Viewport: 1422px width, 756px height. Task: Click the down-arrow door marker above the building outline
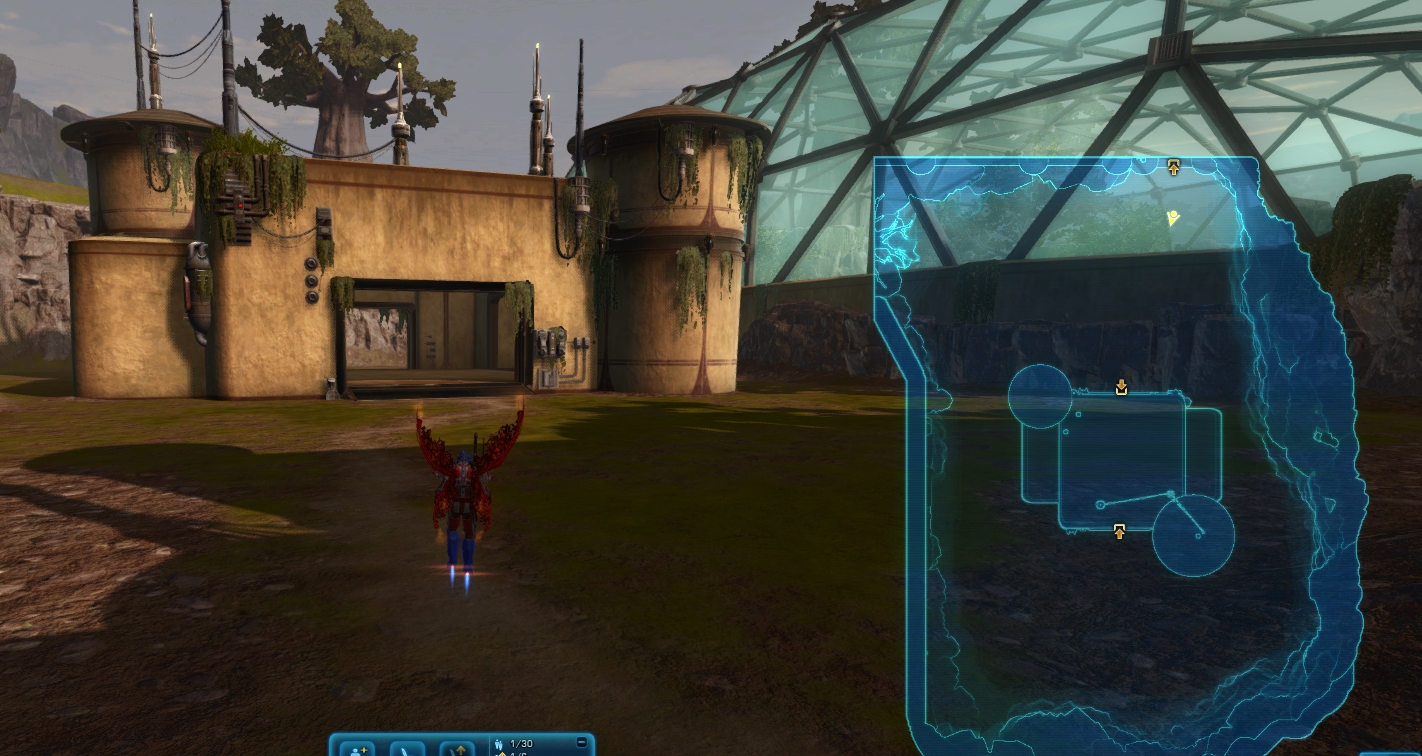pos(1121,387)
